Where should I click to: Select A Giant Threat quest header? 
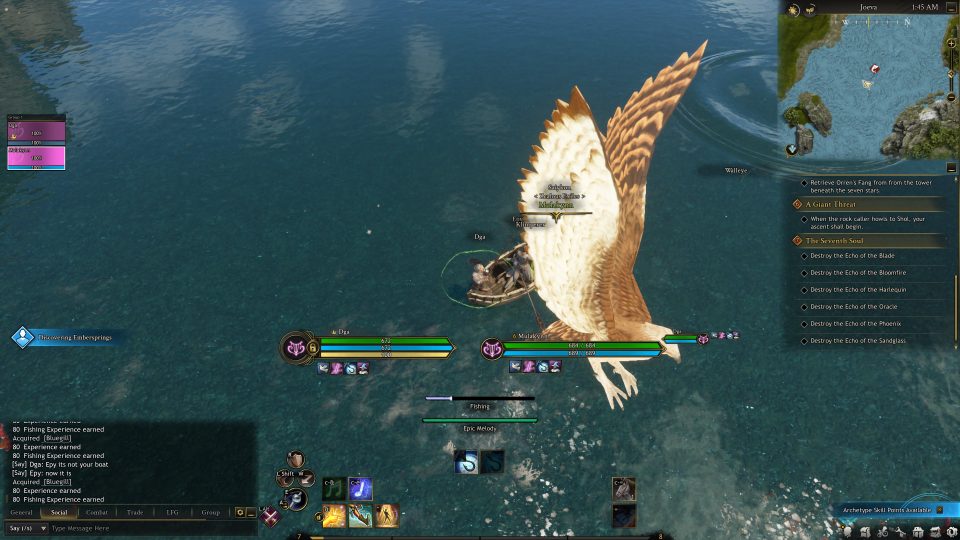(x=830, y=204)
